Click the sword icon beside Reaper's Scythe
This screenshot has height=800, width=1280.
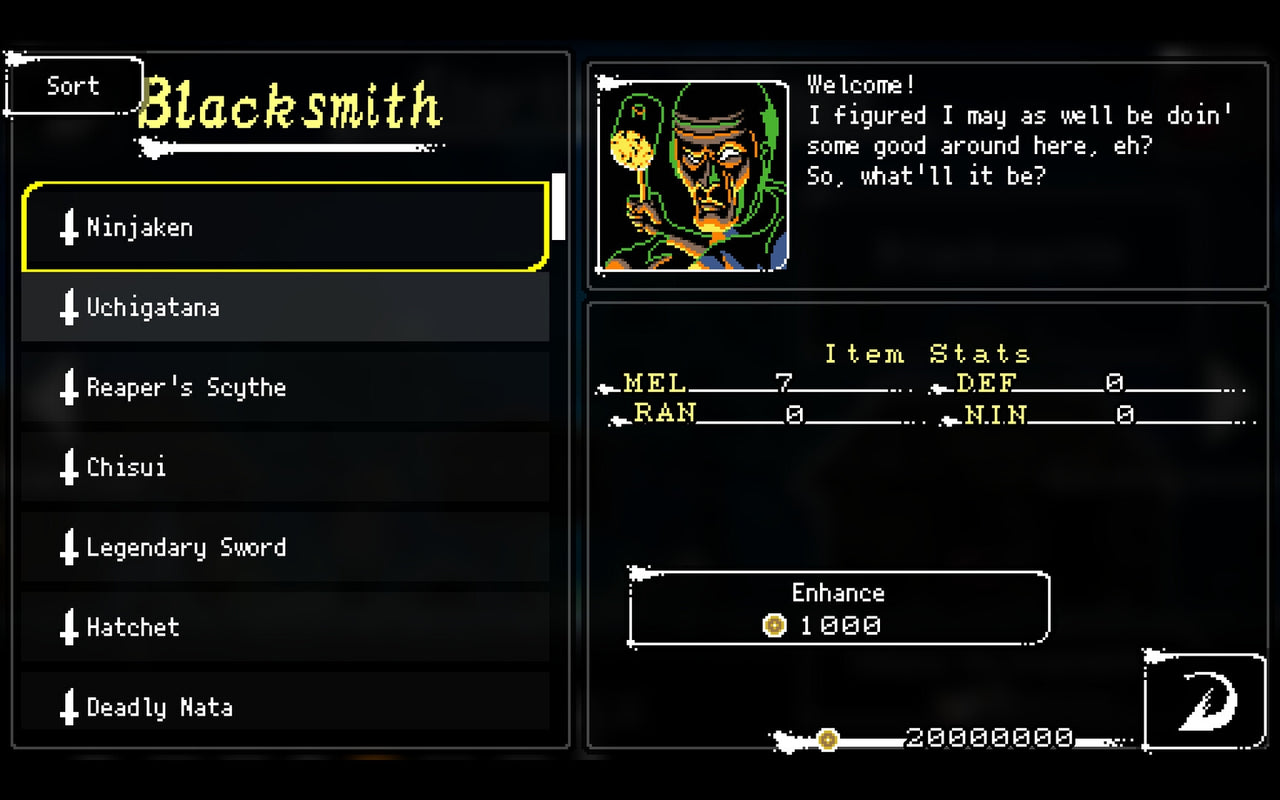[69, 388]
